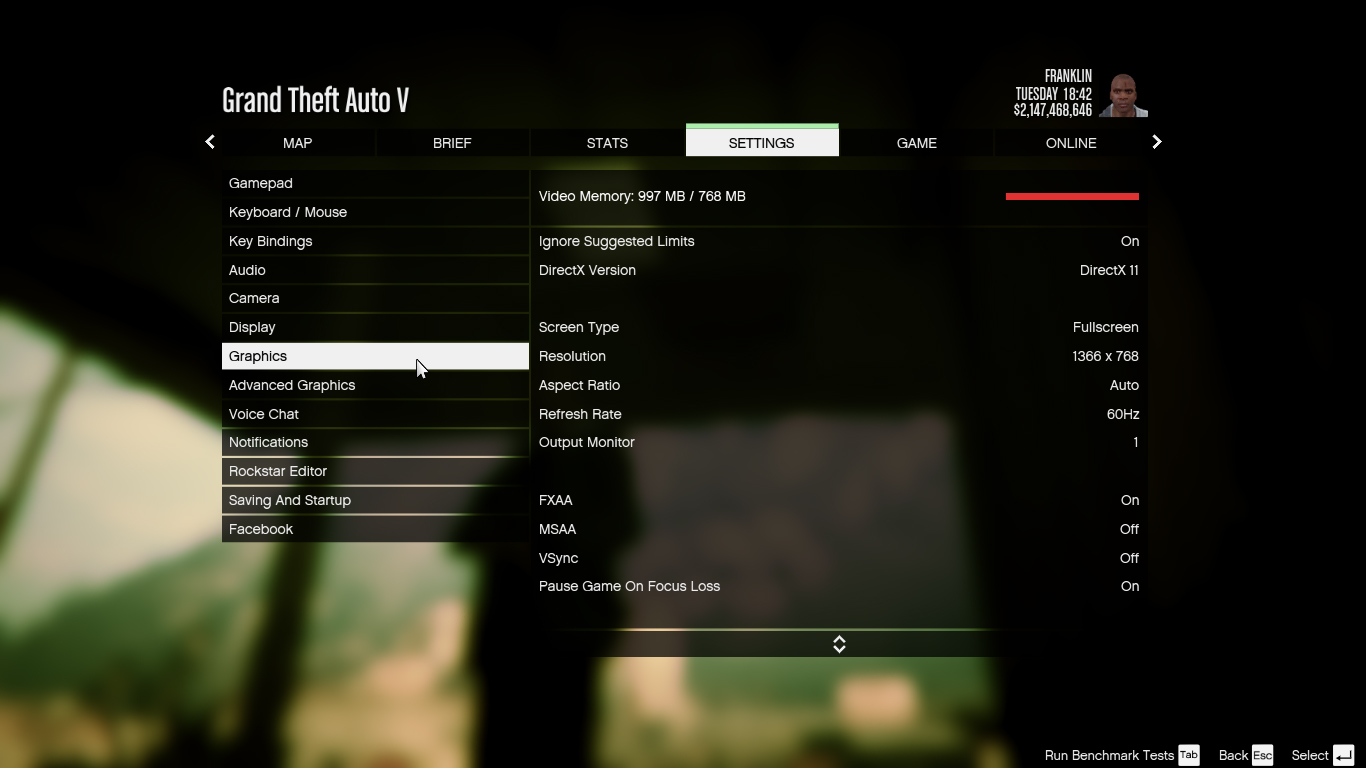Image resolution: width=1366 pixels, height=768 pixels.
Task: Click the scroll indicator arrows below the settings
Action: 839,643
